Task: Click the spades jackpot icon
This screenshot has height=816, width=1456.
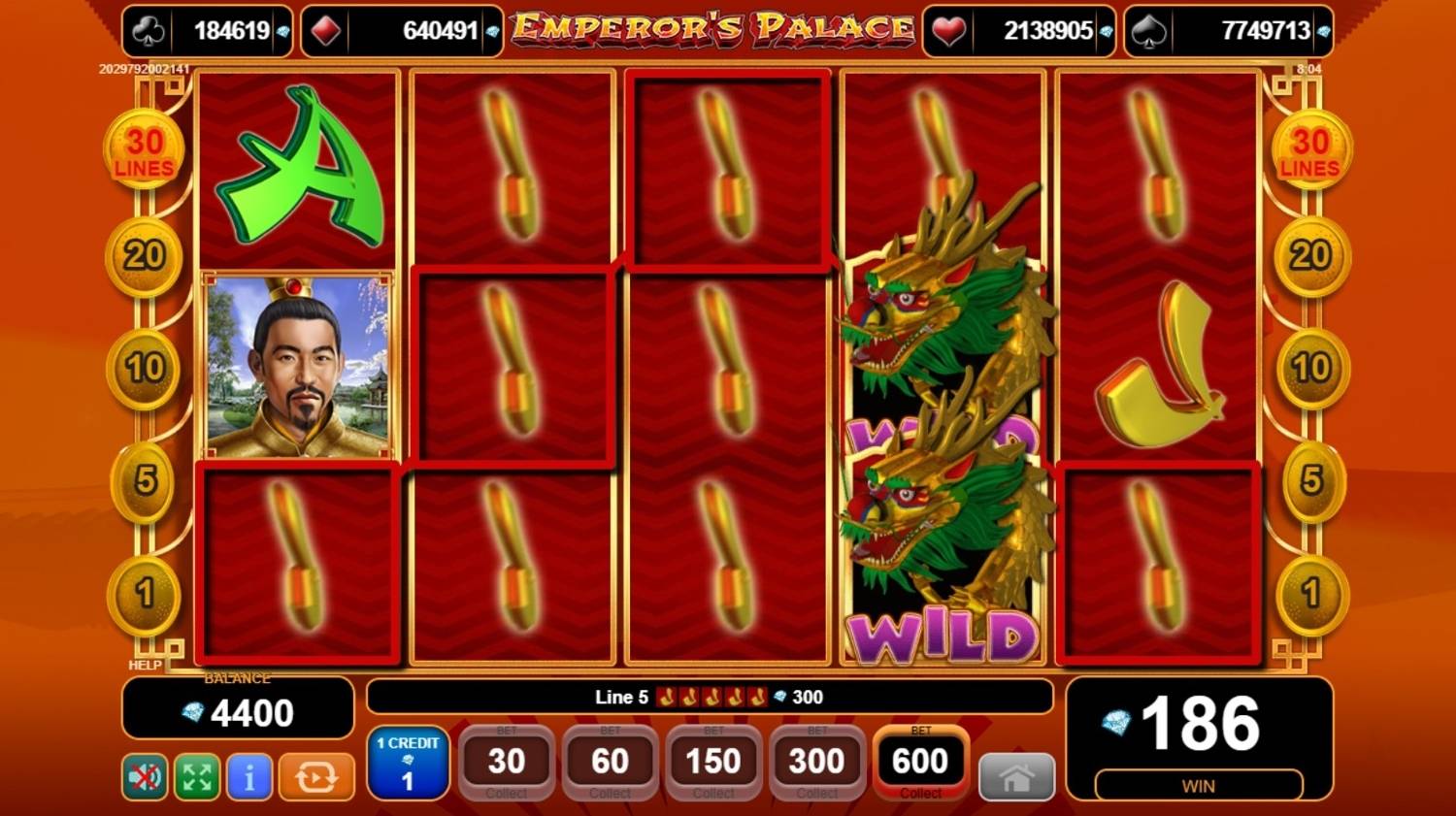Action: pos(1149,30)
